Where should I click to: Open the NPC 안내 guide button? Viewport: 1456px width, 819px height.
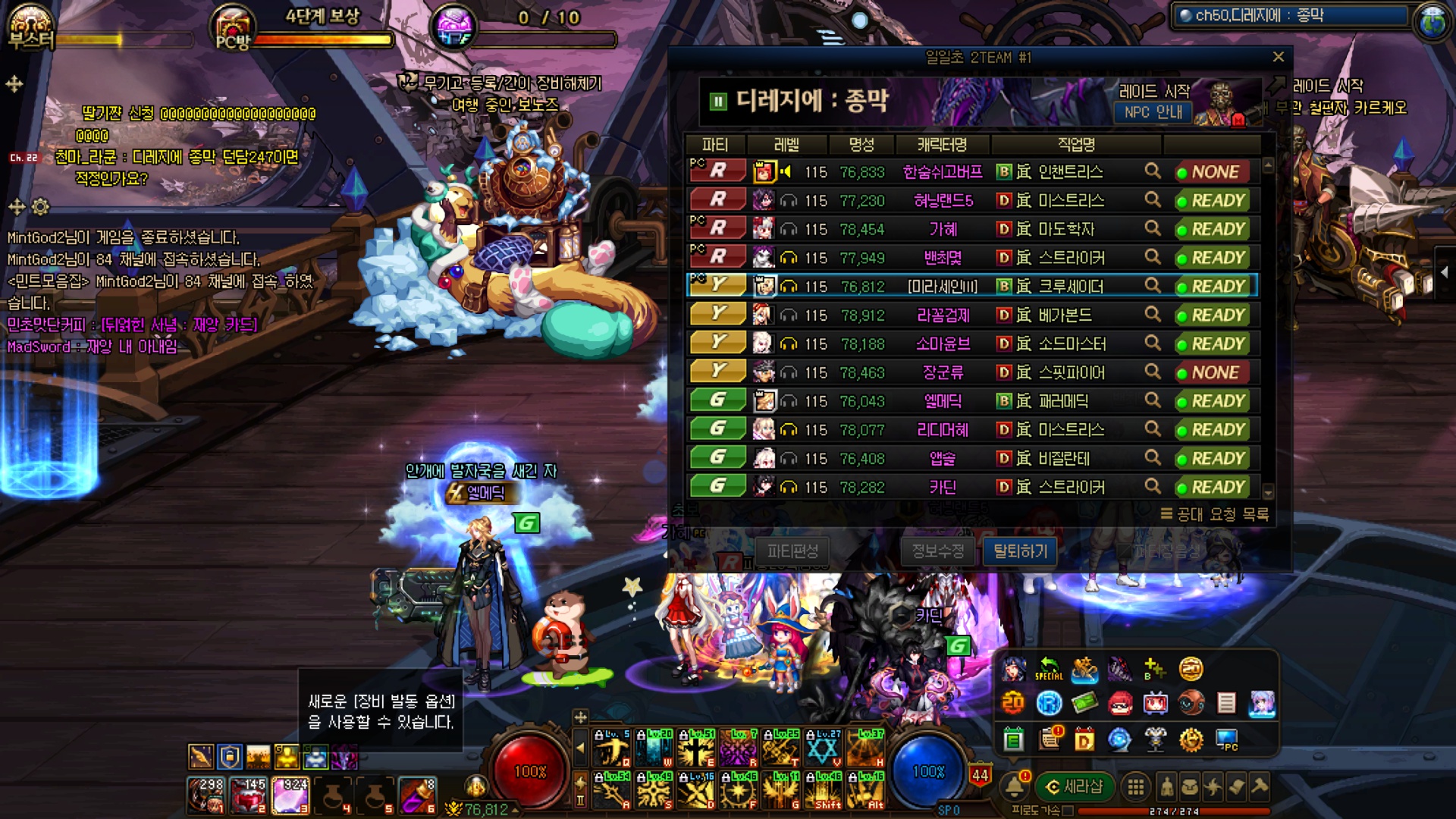(x=1153, y=112)
